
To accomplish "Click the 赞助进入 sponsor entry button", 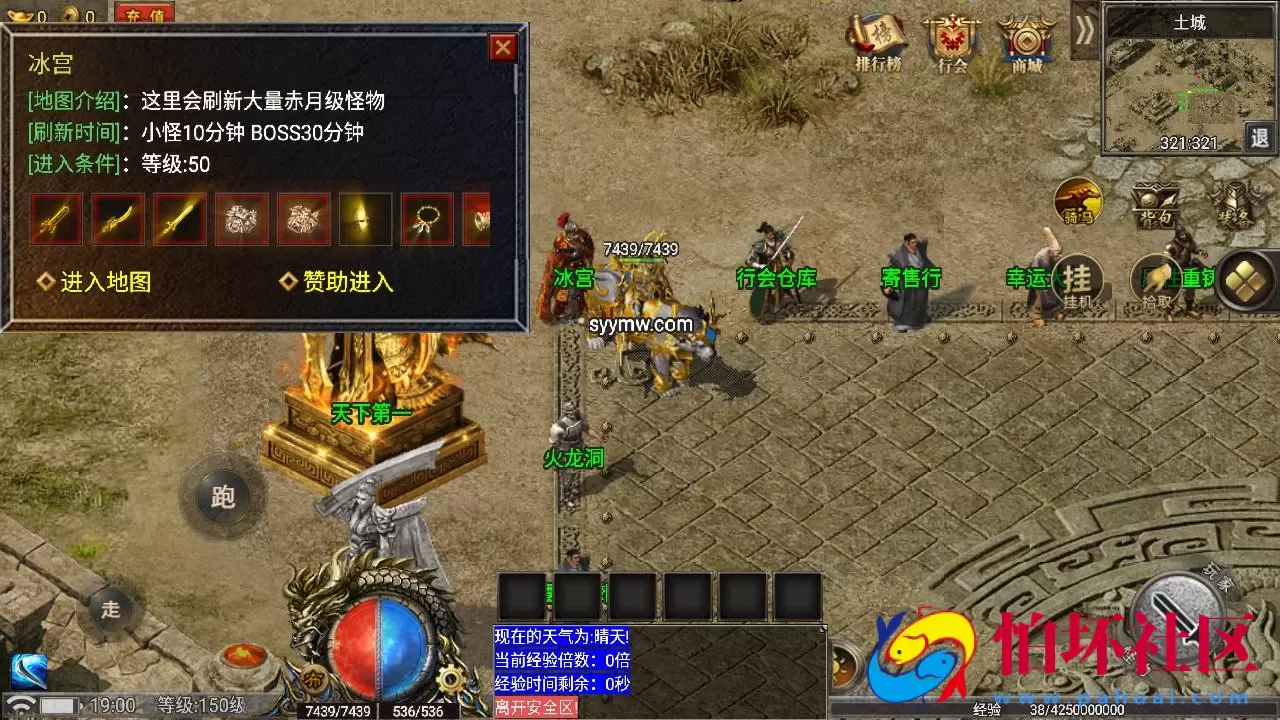I will coord(345,282).
